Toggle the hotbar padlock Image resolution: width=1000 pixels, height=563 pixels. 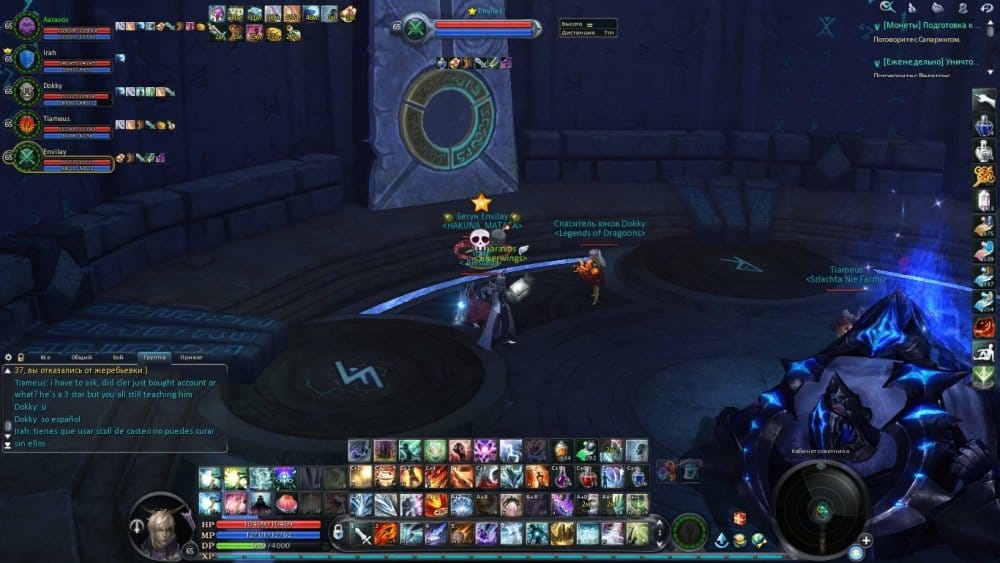[340, 531]
